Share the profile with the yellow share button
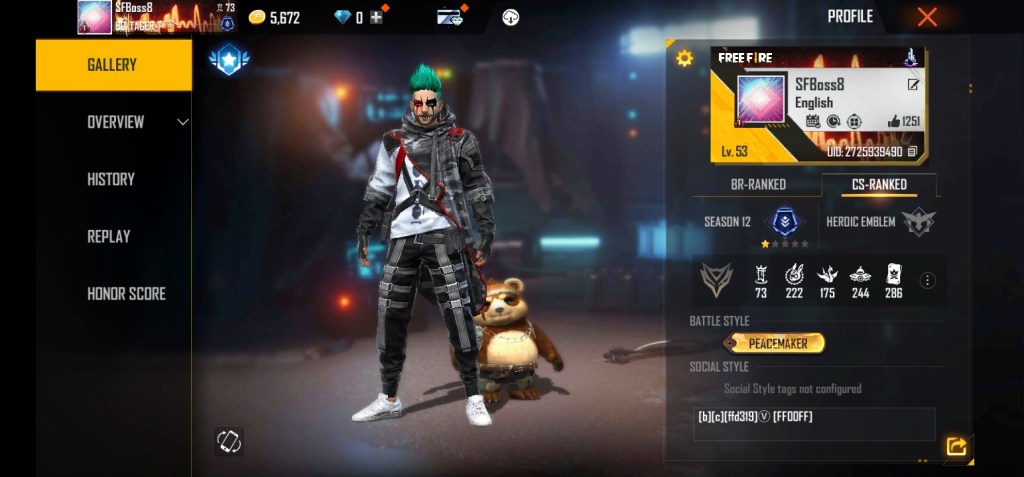 coord(956,447)
